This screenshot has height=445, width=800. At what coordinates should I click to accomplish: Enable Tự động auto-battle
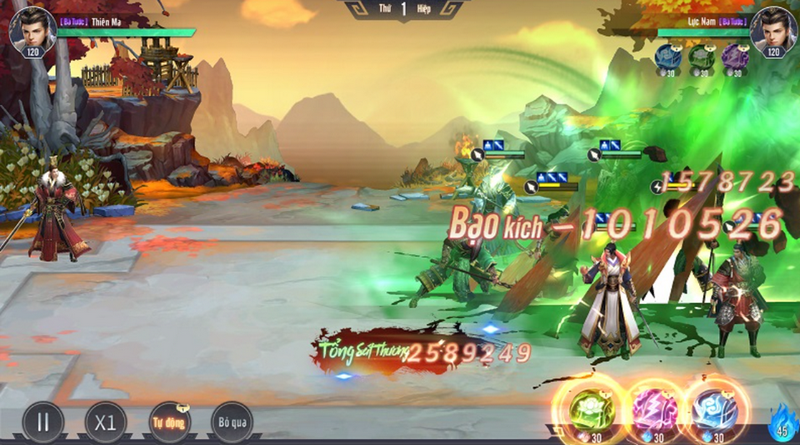tap(169, 421)
